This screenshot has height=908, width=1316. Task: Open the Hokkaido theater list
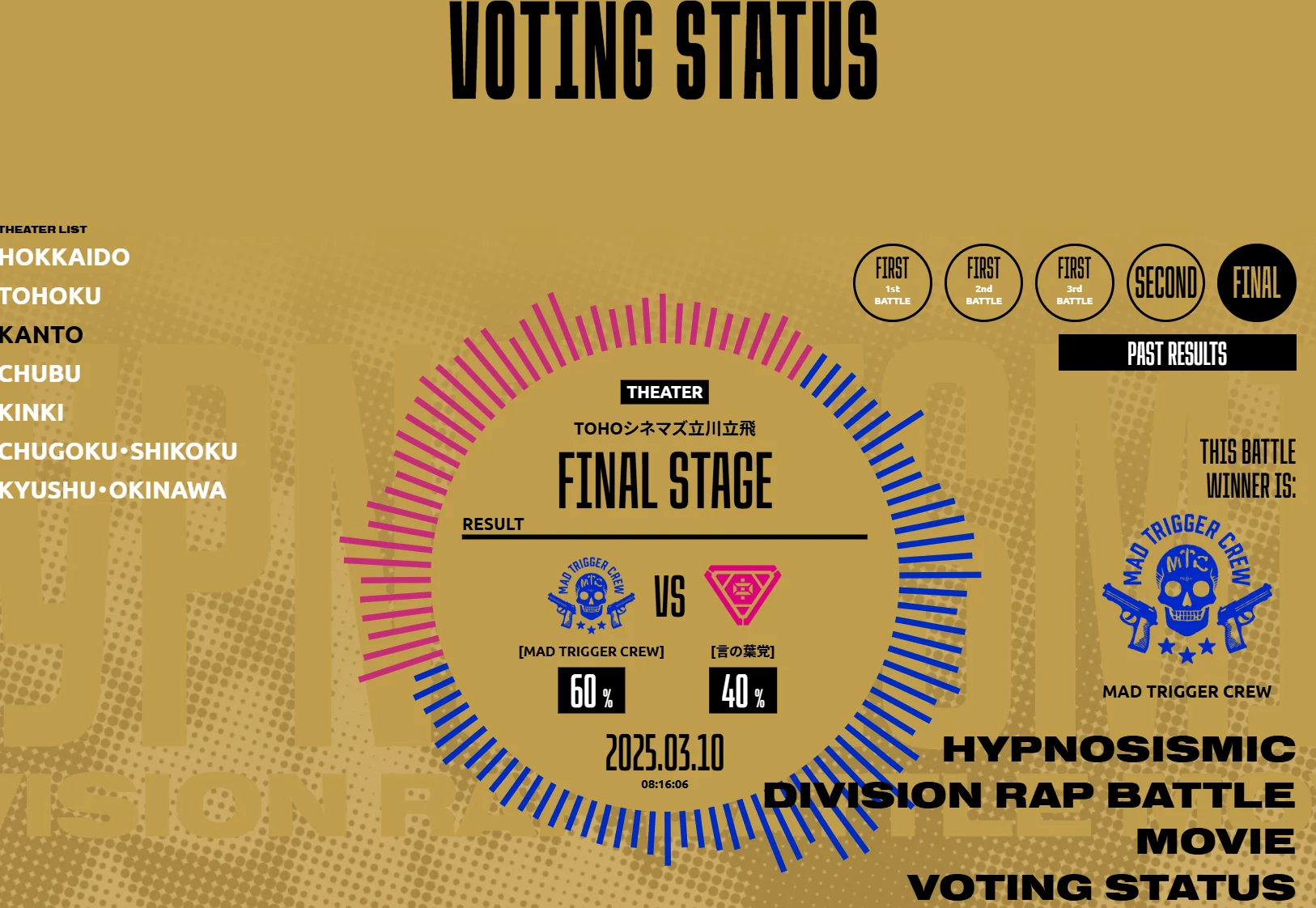[x=65, y=257]
